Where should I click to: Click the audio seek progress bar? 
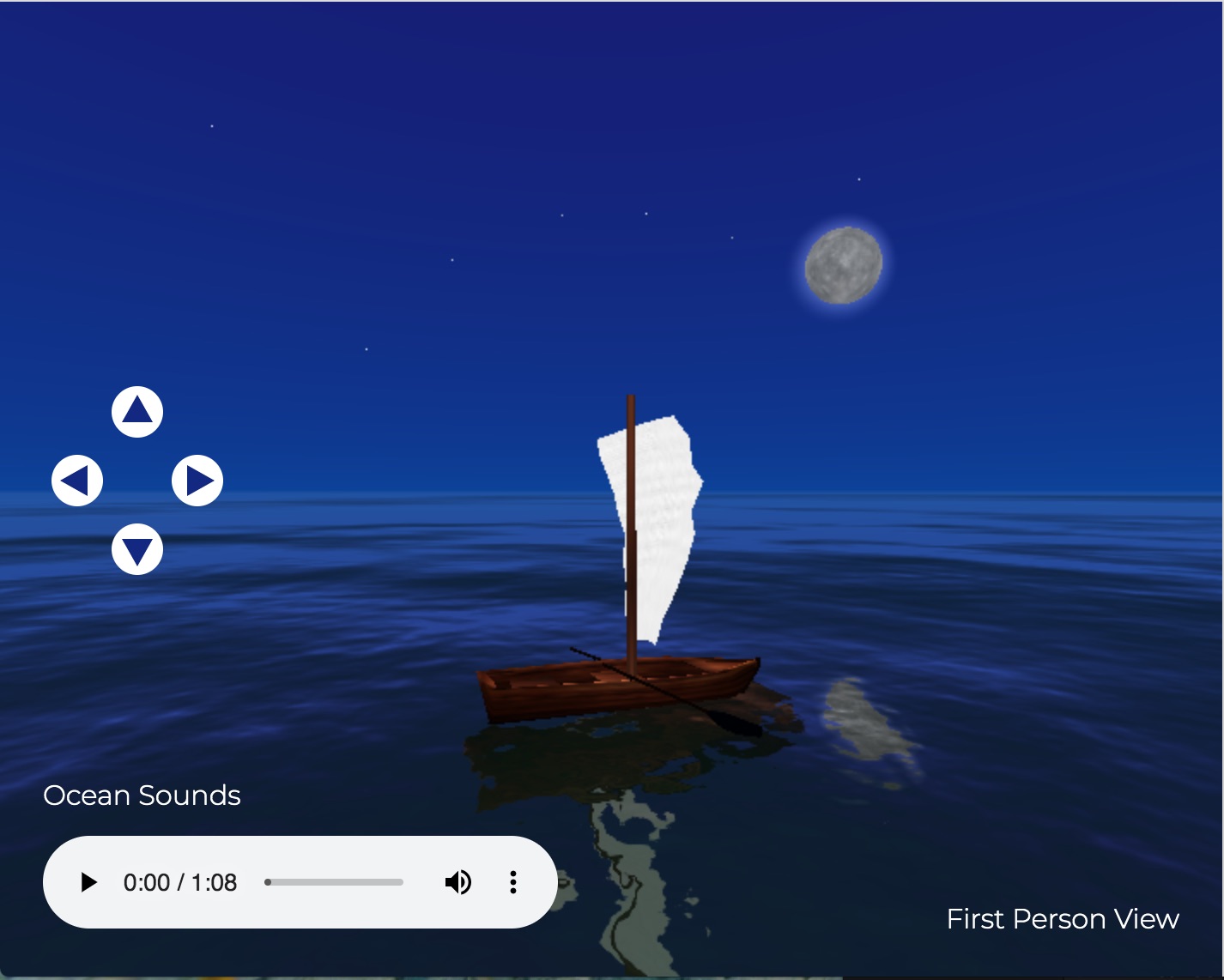coord(334,882)
